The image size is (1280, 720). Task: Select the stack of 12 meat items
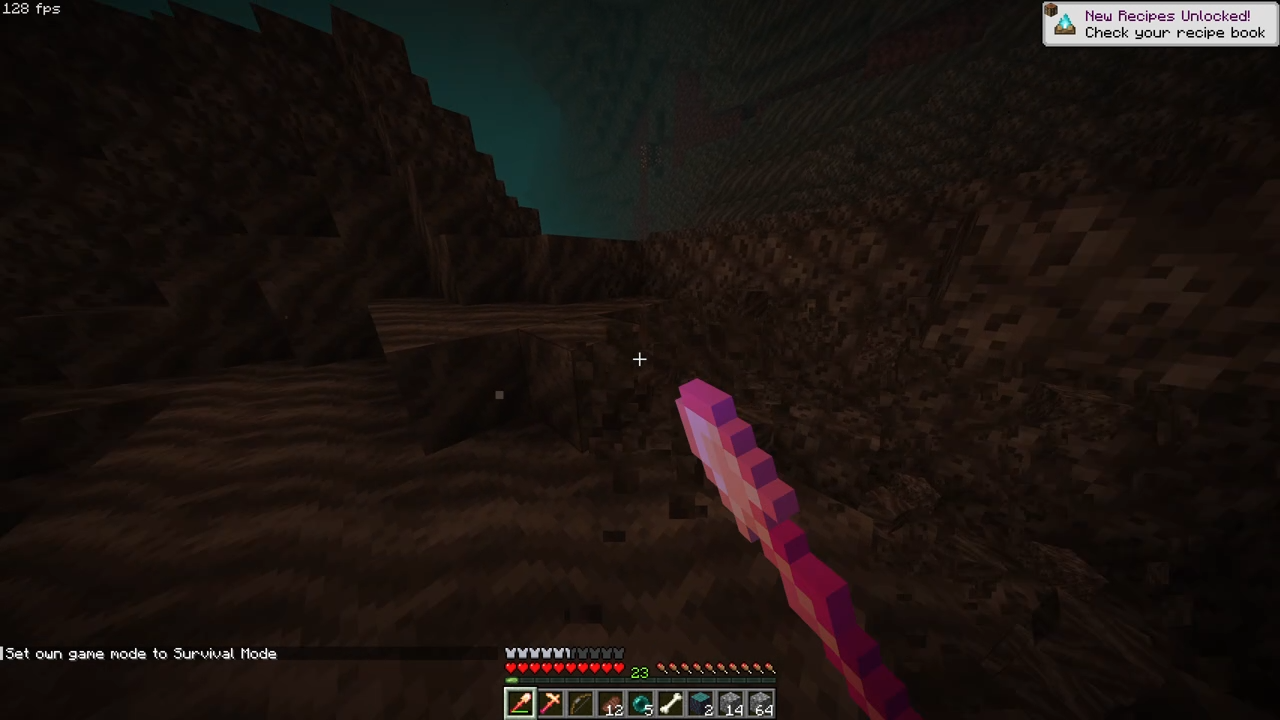(612, 705)
